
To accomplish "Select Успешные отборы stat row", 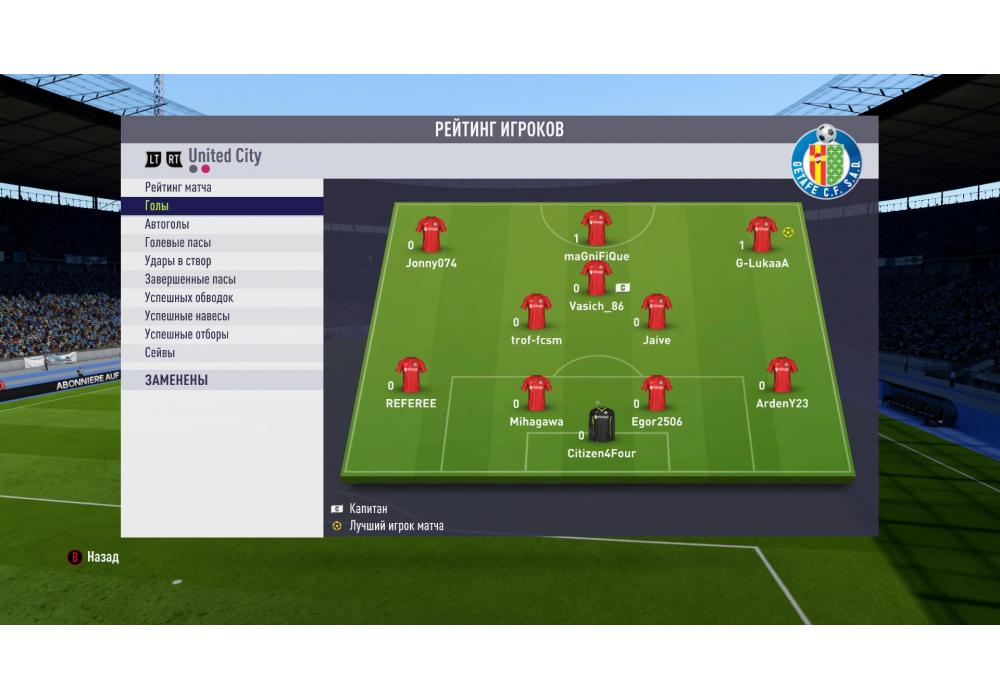I will tap(222, 334).
